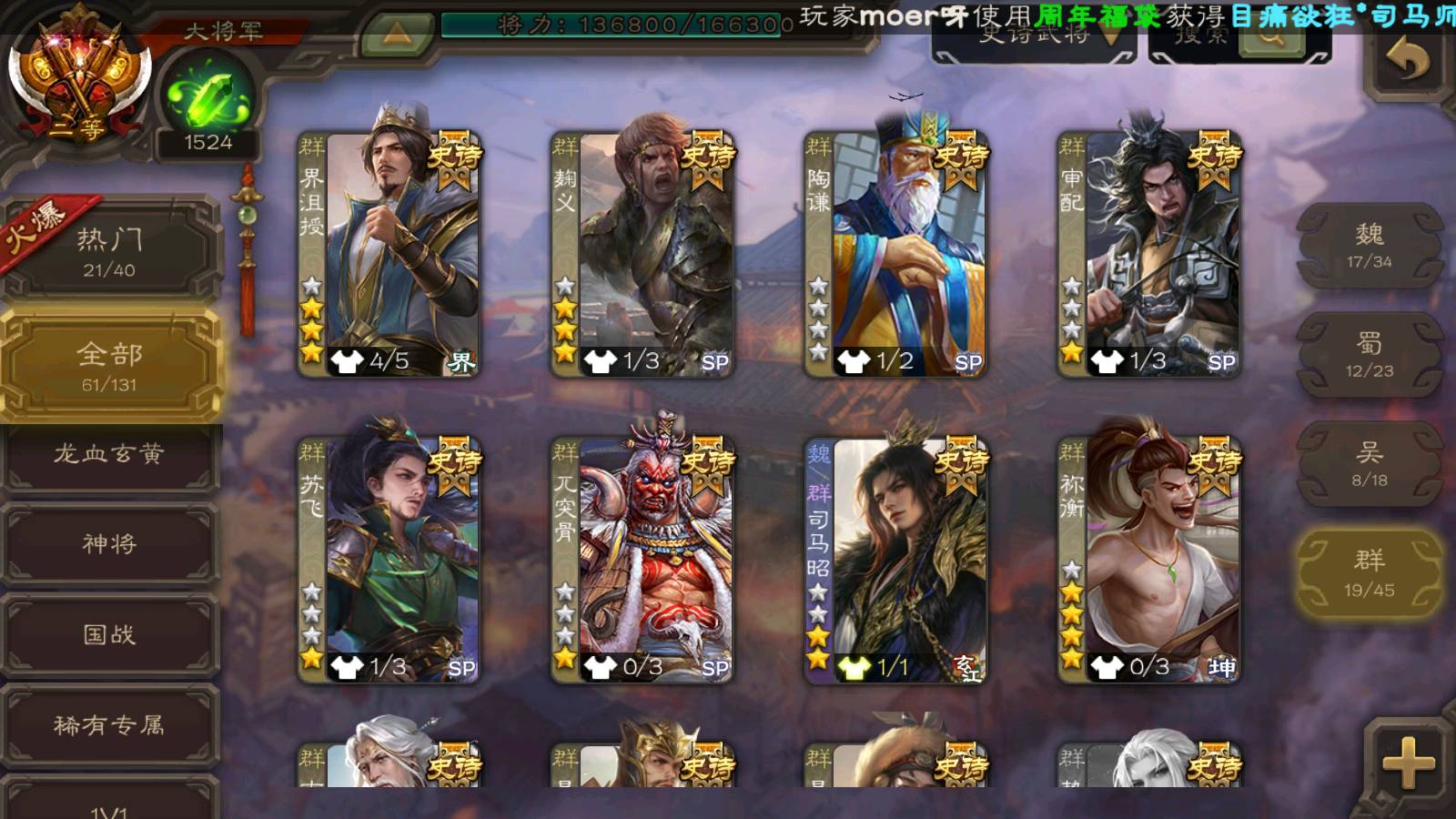This screenshot has height=819, width=1456.
Task: Filter heroes by 吴 faction
Action: click(1369, 464)
